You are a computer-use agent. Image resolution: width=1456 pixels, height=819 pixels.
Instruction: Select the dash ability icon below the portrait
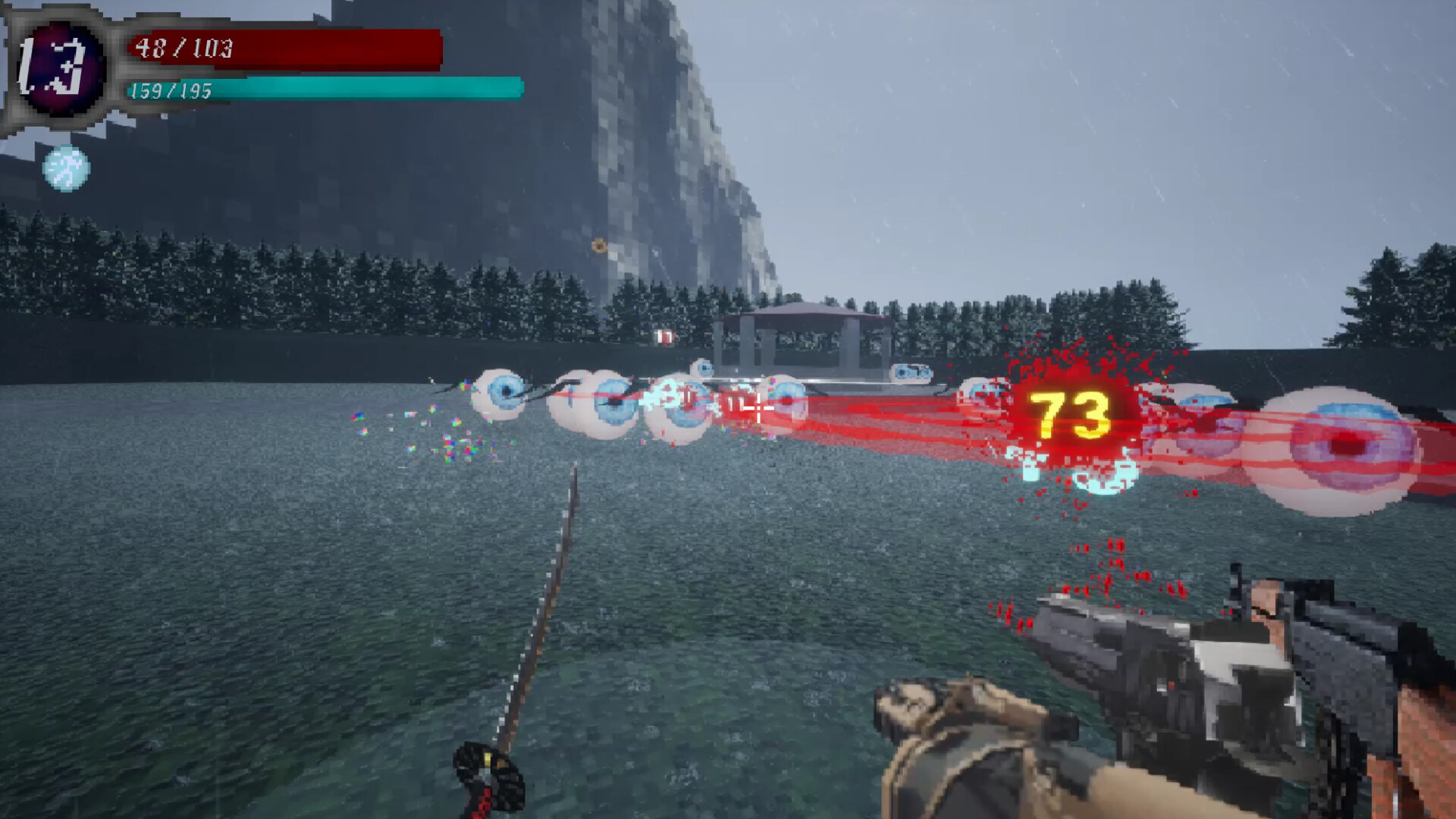point(67,167)
